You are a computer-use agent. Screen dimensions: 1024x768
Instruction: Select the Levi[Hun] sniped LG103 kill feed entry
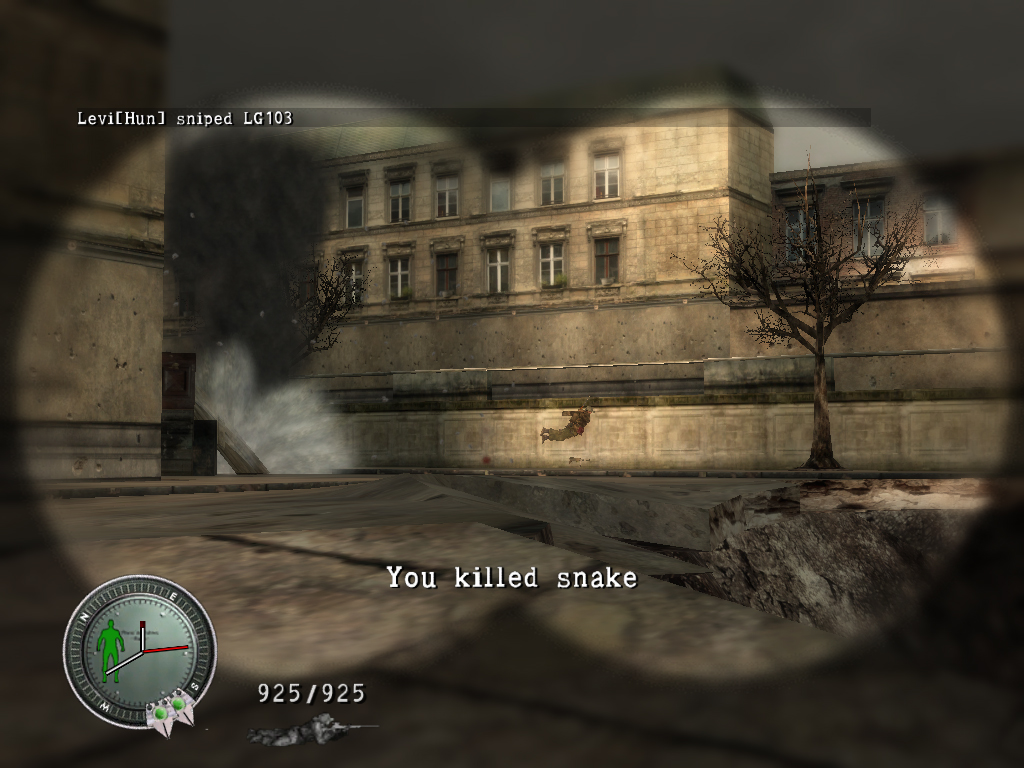click(185, 118)
